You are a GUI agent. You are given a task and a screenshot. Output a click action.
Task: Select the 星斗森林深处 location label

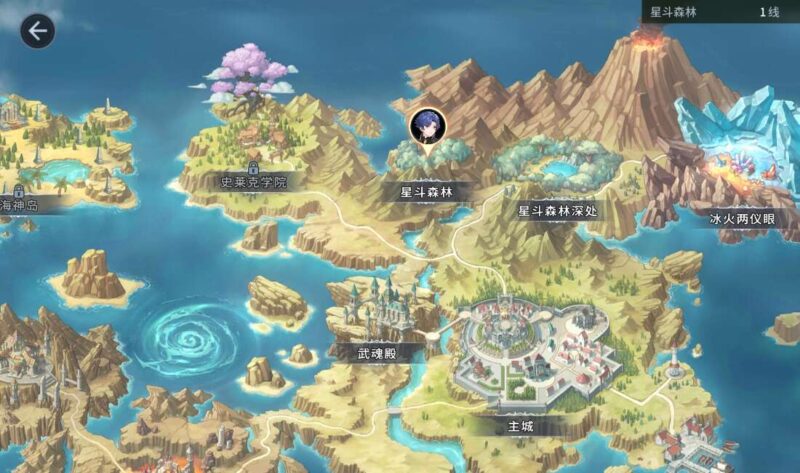[x=557, y=211]
